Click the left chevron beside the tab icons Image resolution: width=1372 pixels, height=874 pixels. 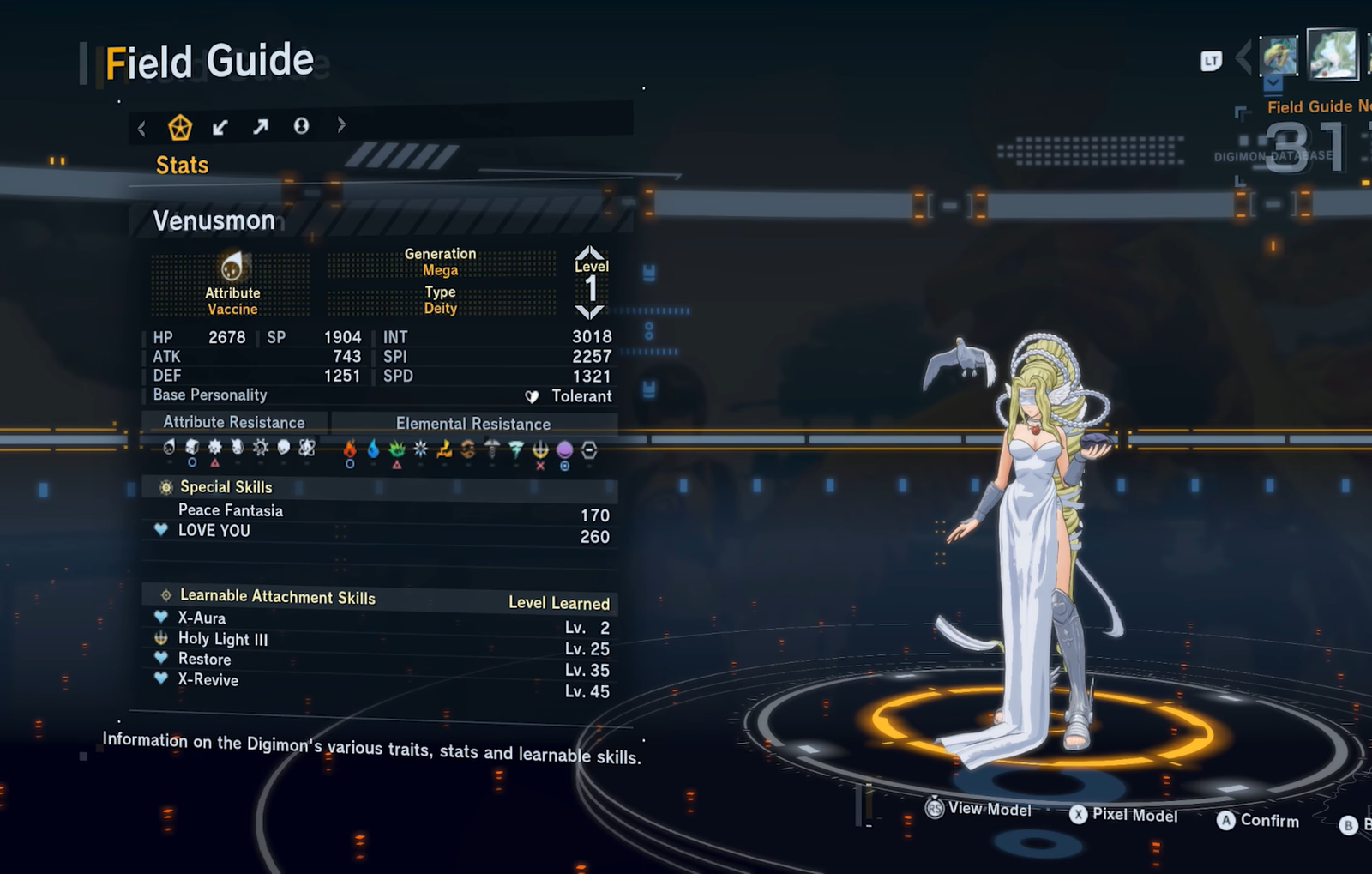point(141,129)
